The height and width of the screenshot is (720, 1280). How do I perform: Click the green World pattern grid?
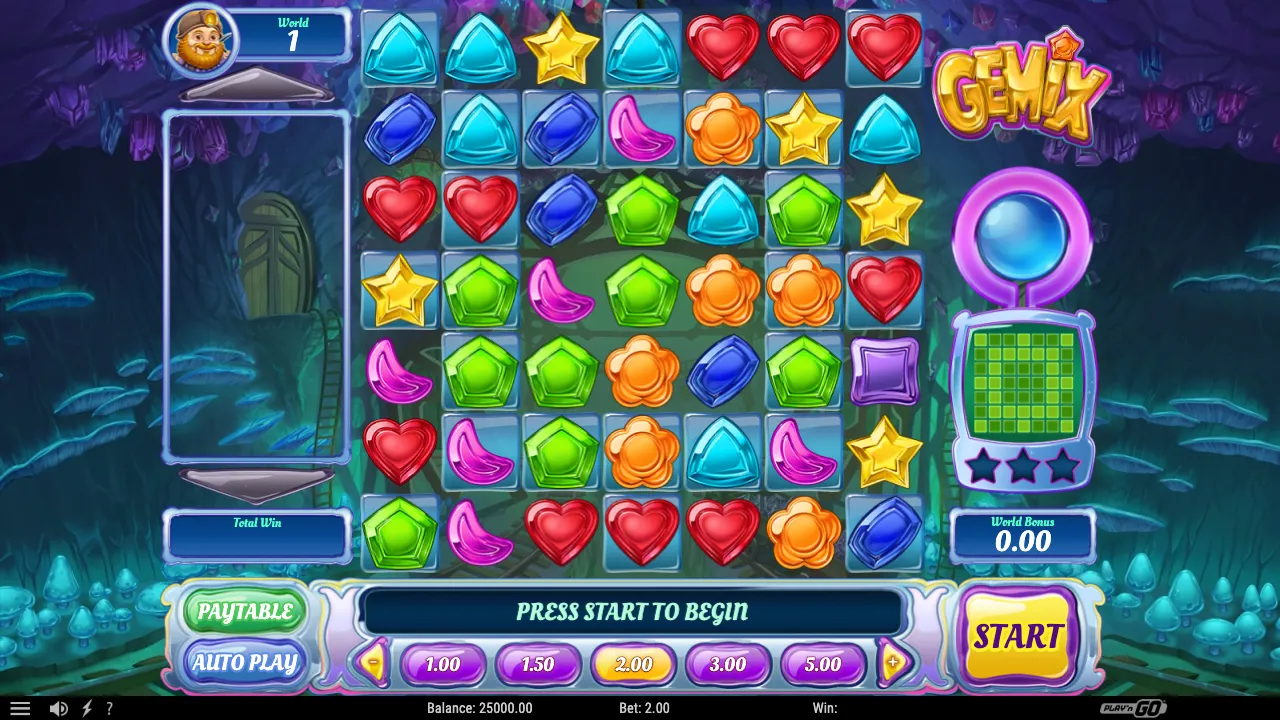click(1022, 384)
